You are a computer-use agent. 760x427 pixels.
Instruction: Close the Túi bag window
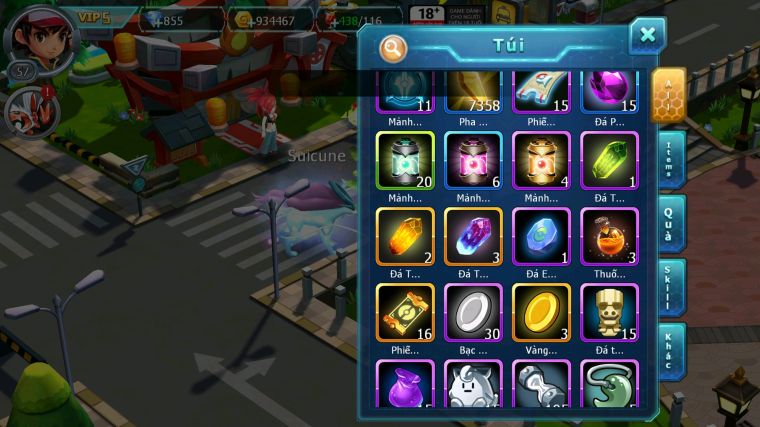(x=647, y=36)
